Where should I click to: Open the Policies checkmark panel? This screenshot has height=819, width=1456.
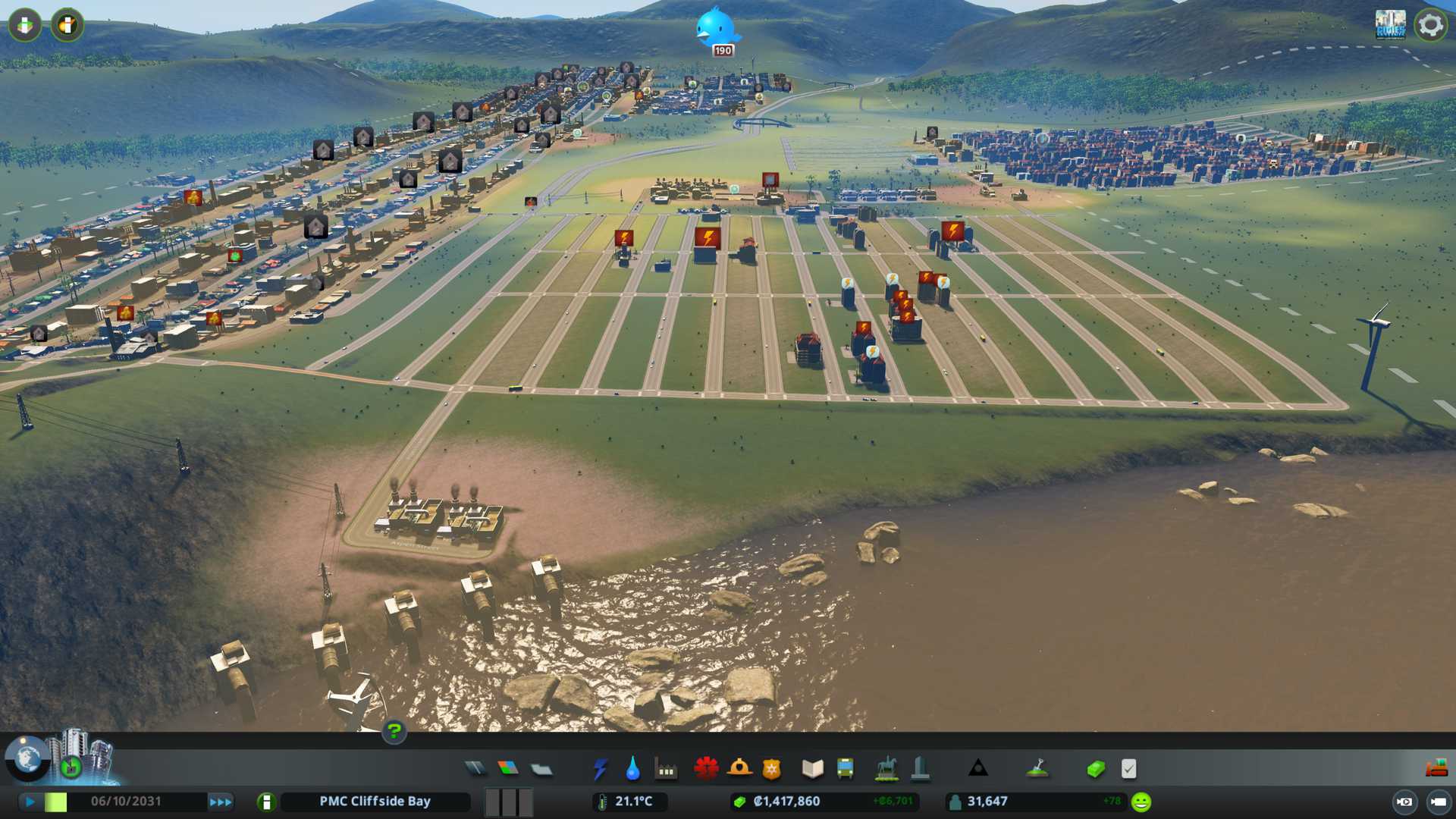[x=1128, y=769]
